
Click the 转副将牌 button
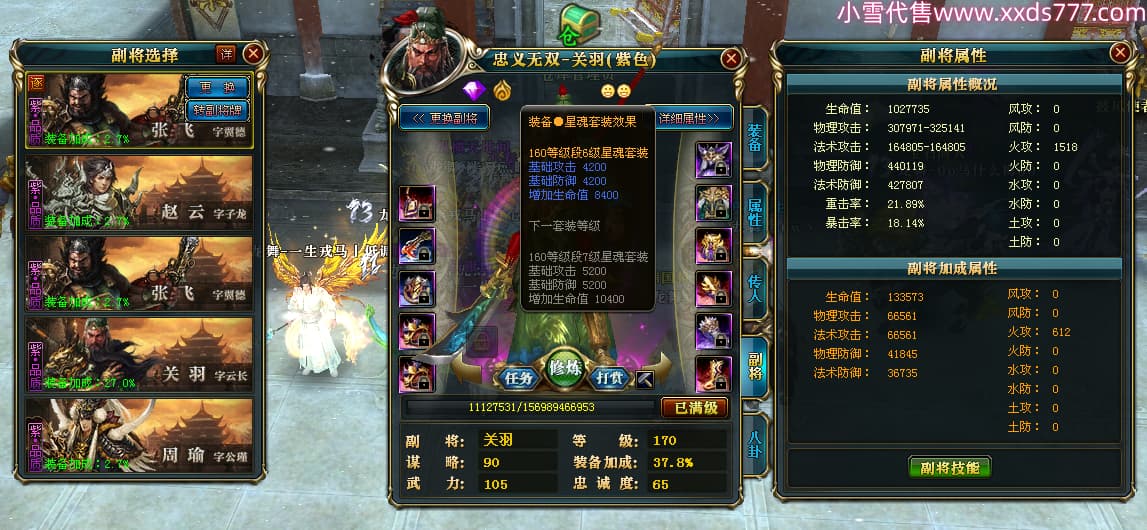click(217, 109)
